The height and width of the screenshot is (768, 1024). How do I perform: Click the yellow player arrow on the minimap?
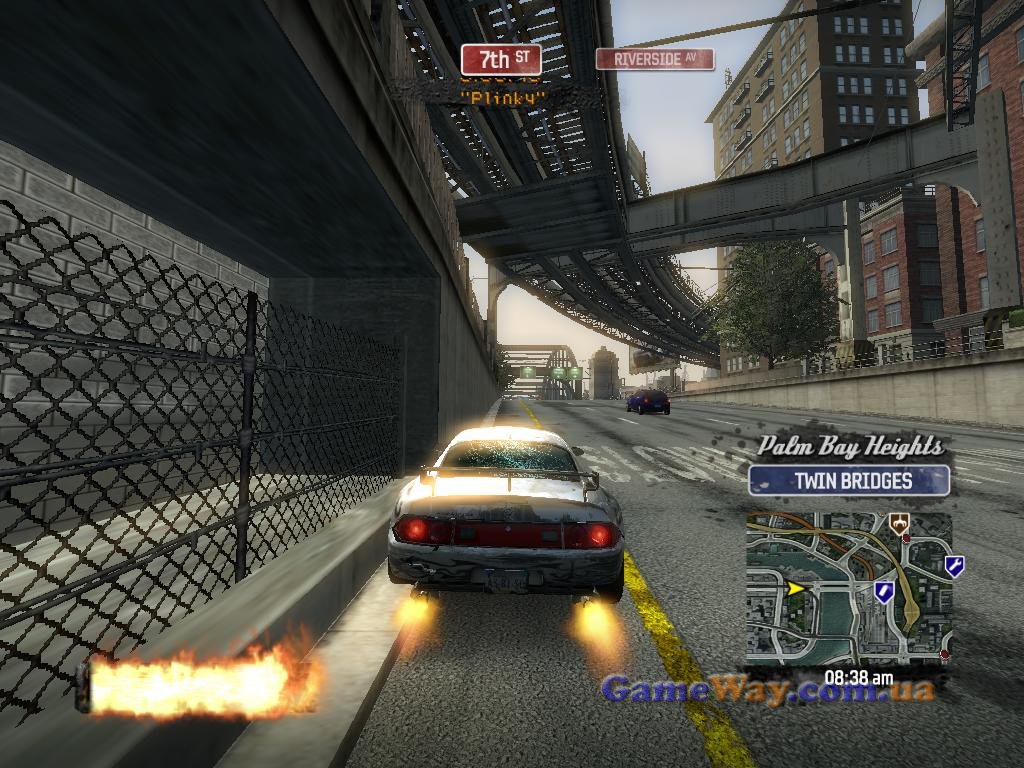pos(796,588)
